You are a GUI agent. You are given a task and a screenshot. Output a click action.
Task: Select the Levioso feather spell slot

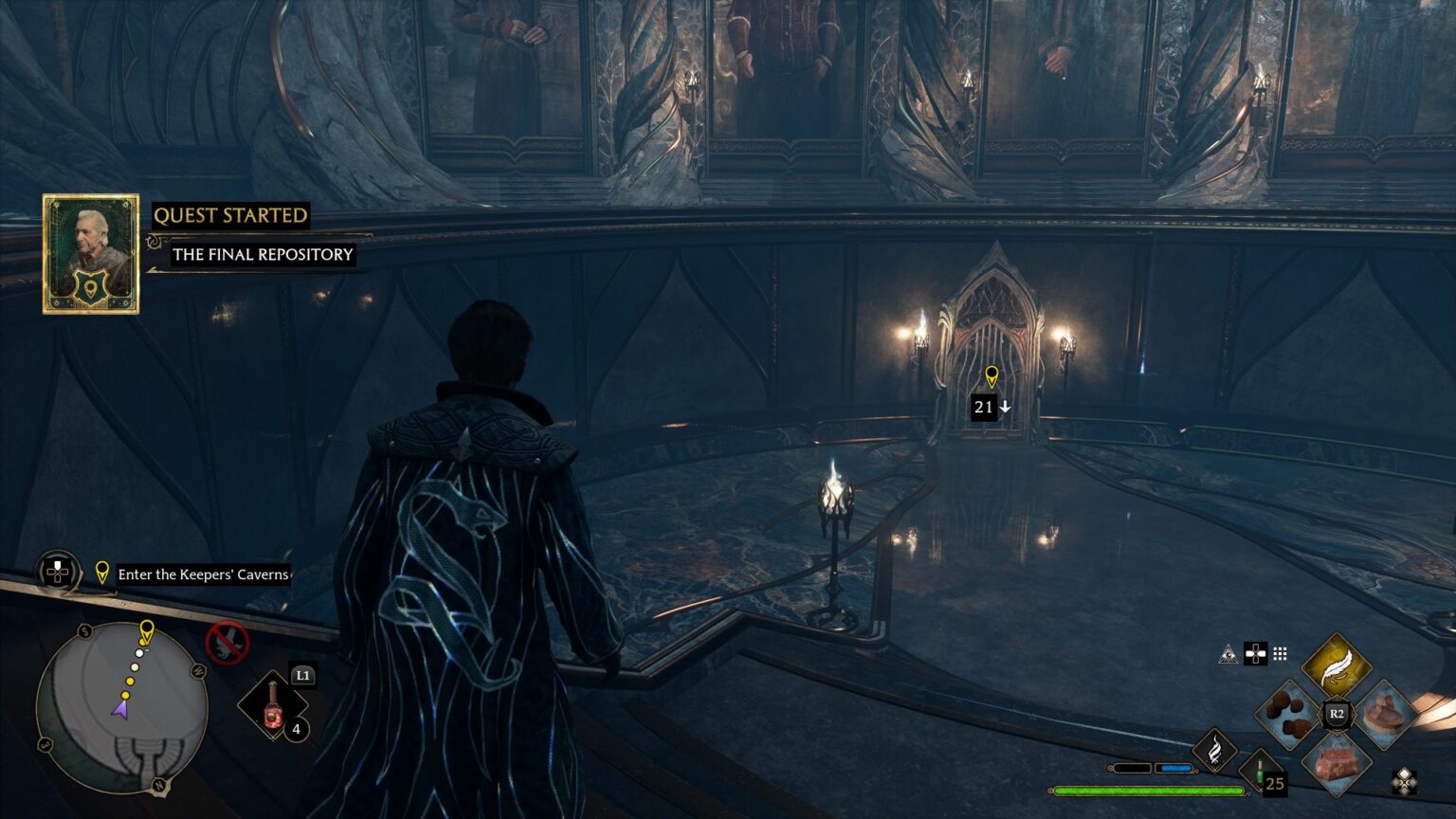pos(1336,667)
